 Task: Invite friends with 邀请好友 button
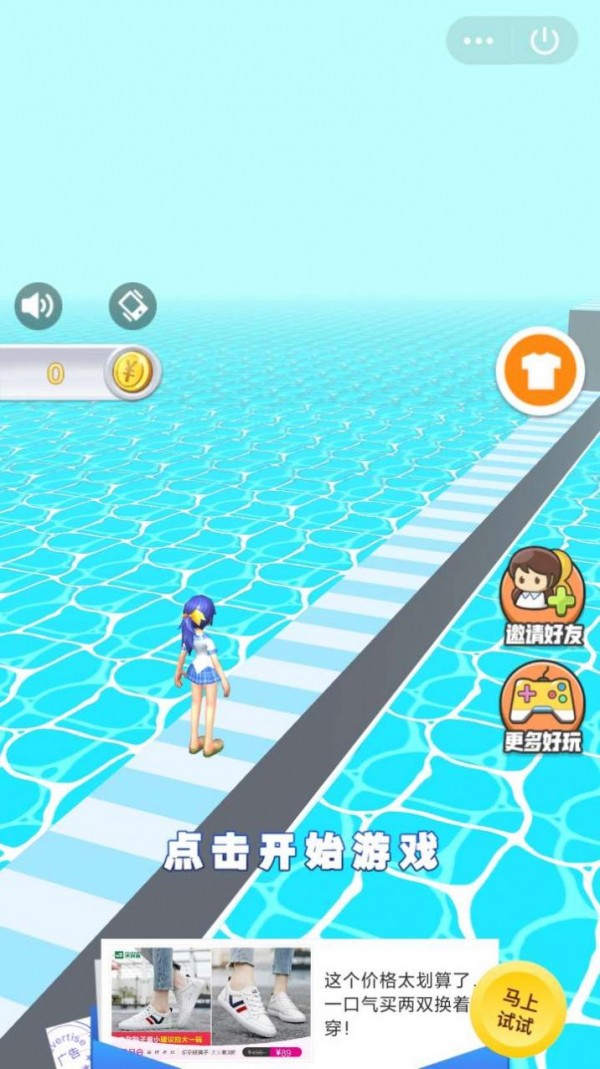tap(543, 597)
